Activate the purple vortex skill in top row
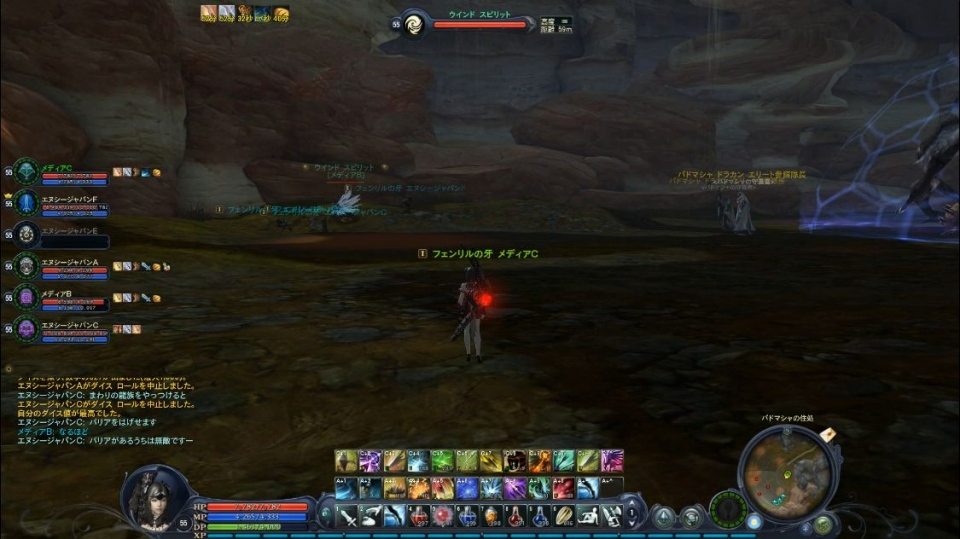Screen dimensions: 960x539 tap(370, 461)
